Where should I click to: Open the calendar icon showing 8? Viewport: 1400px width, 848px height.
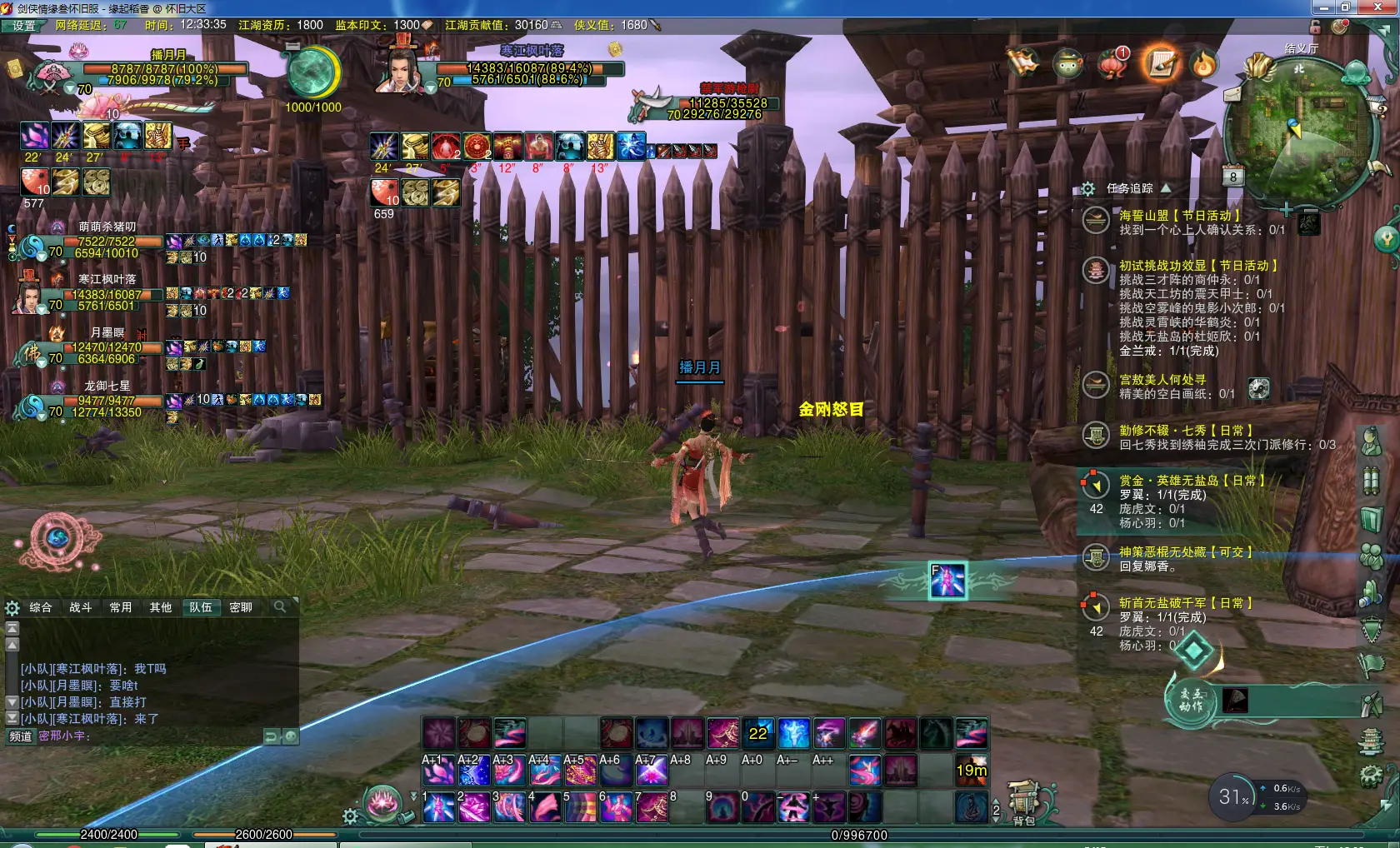(1233, 177)
